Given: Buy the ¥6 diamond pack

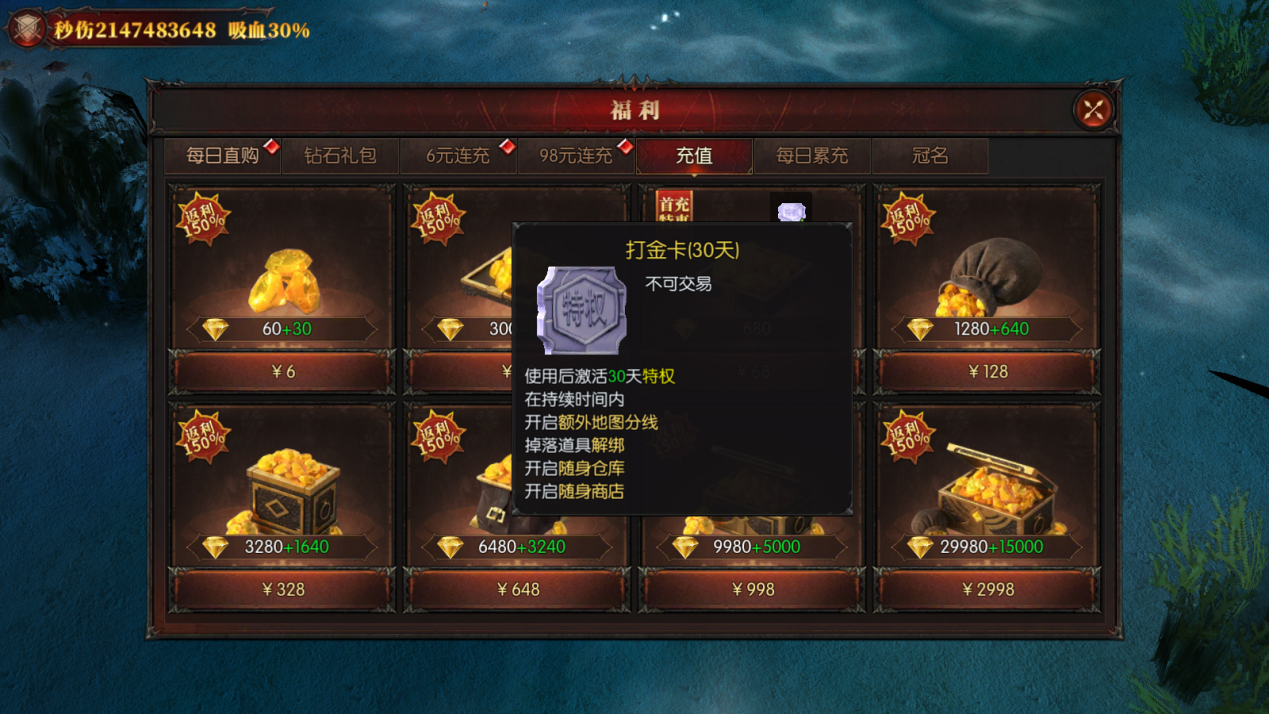Looking at the screenshot, I should [x=283, y=372].
